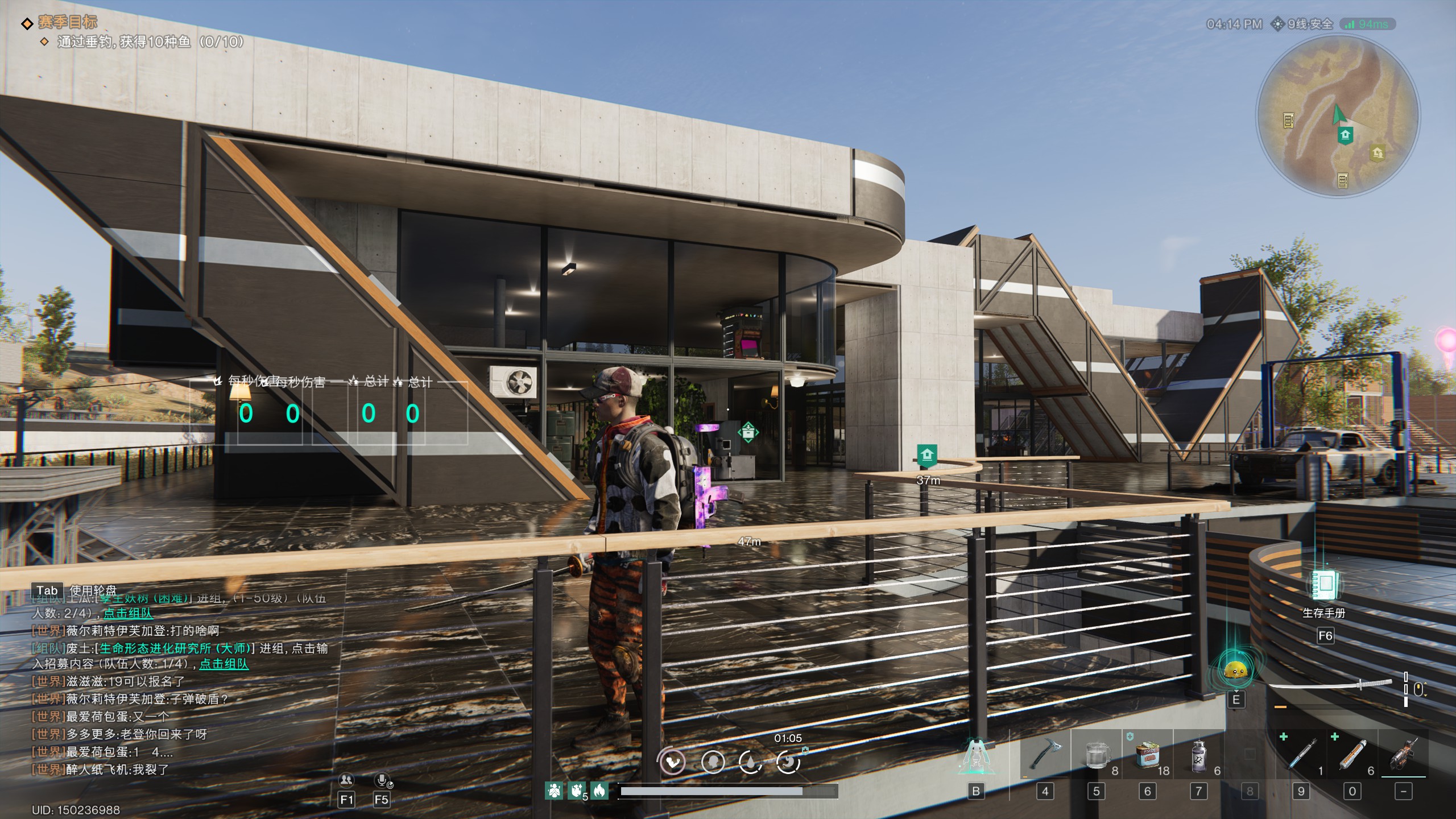Activate the yellow blob deviation icon
The width and height of the screenshot is (1456, 819).
[1236, 671]
